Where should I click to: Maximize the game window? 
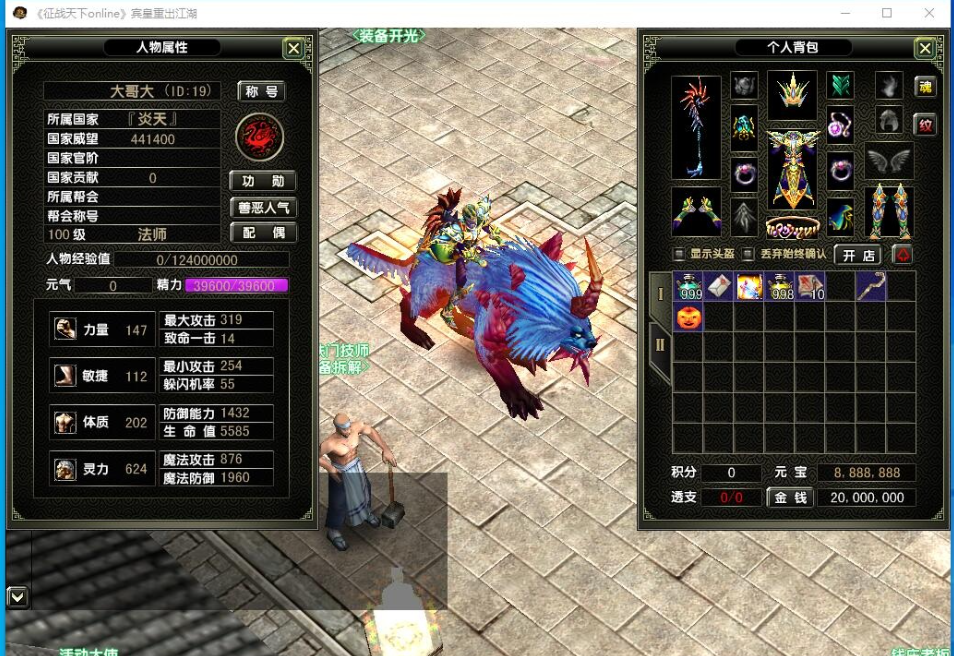[887, 14]
